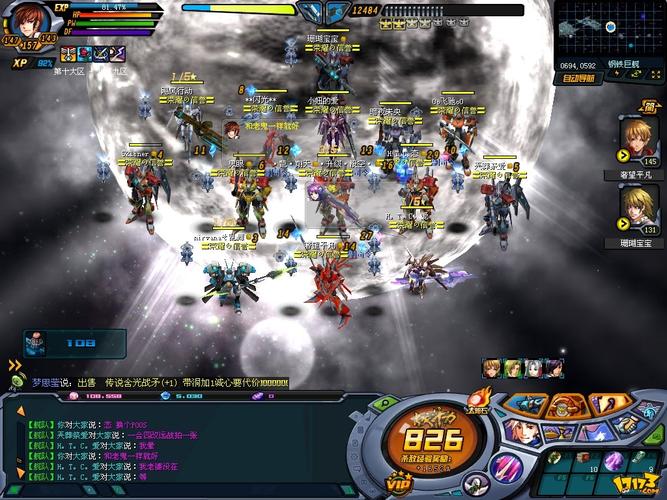Click the minimap star map

[x=609, y=30]
